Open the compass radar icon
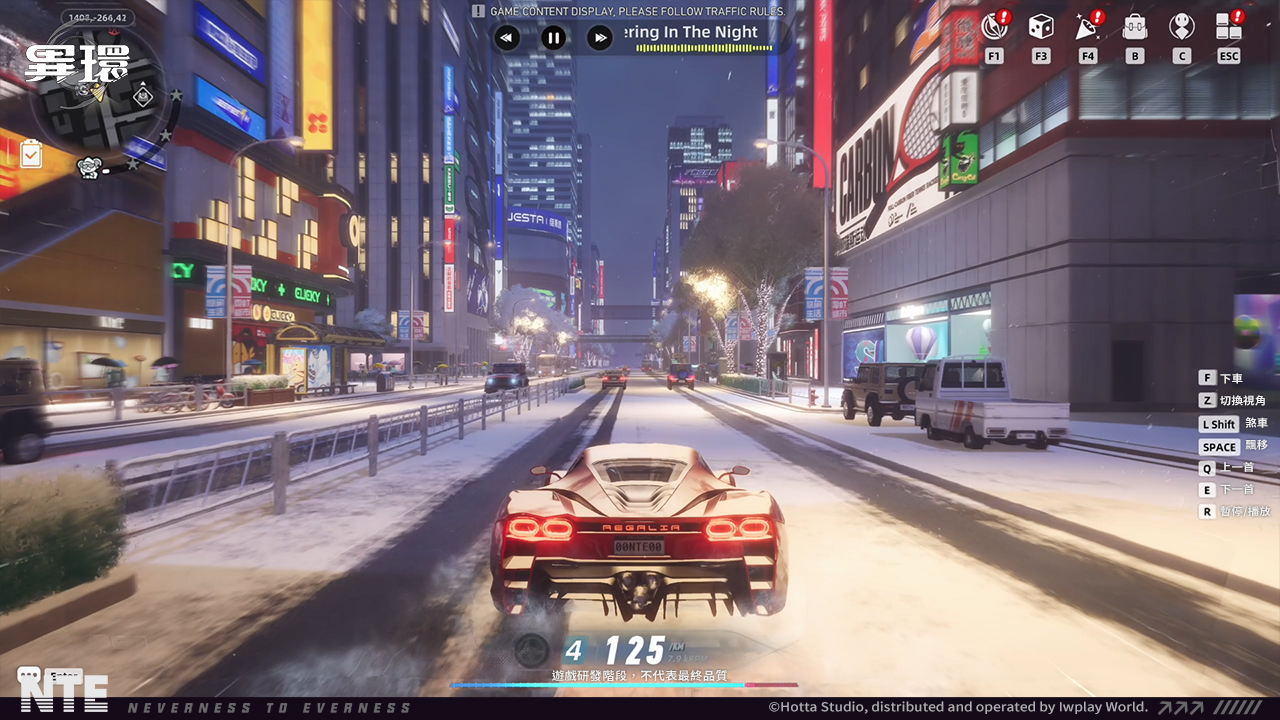 click(993, 26)
